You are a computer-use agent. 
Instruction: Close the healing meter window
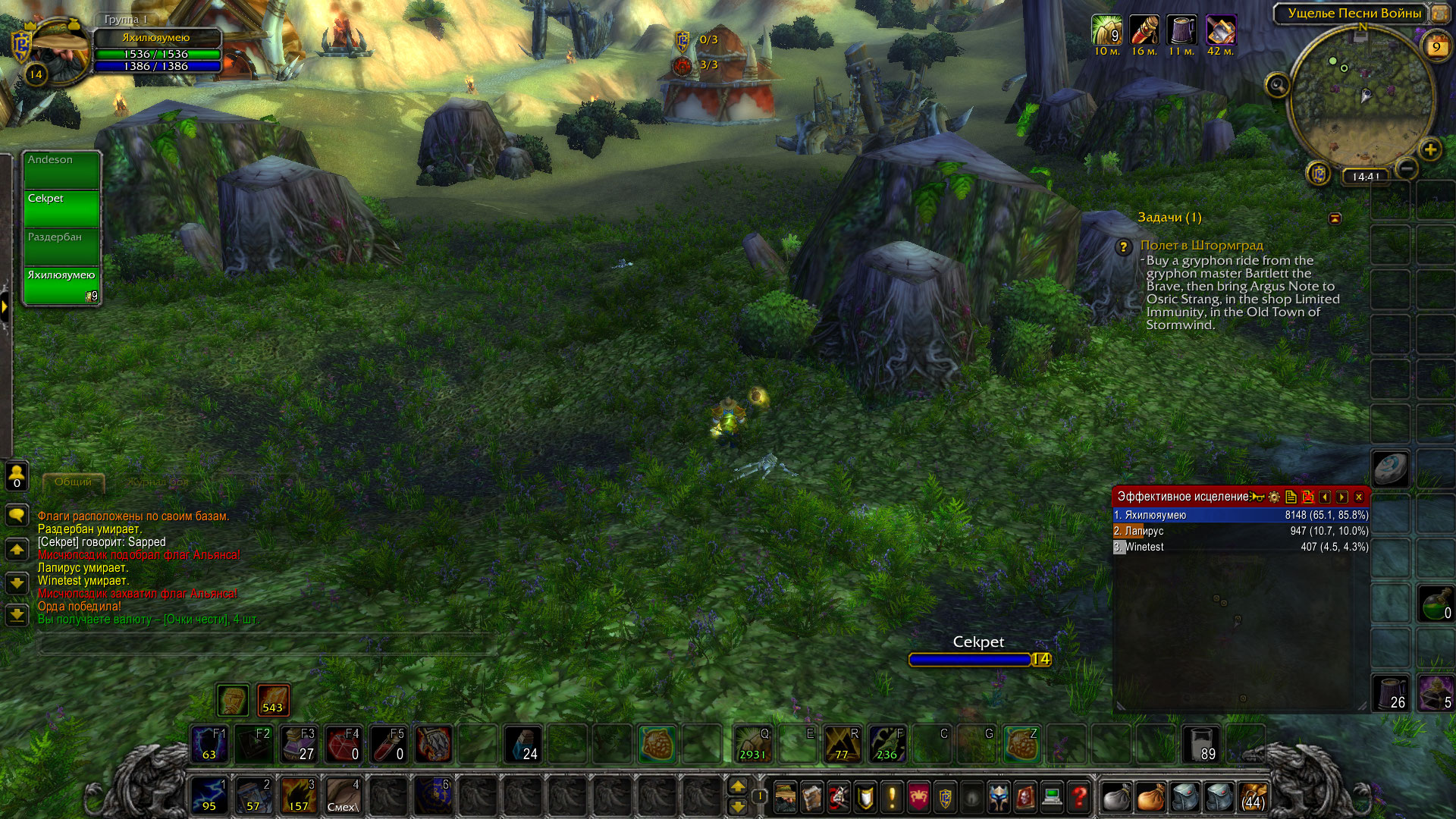point(1359,497)
